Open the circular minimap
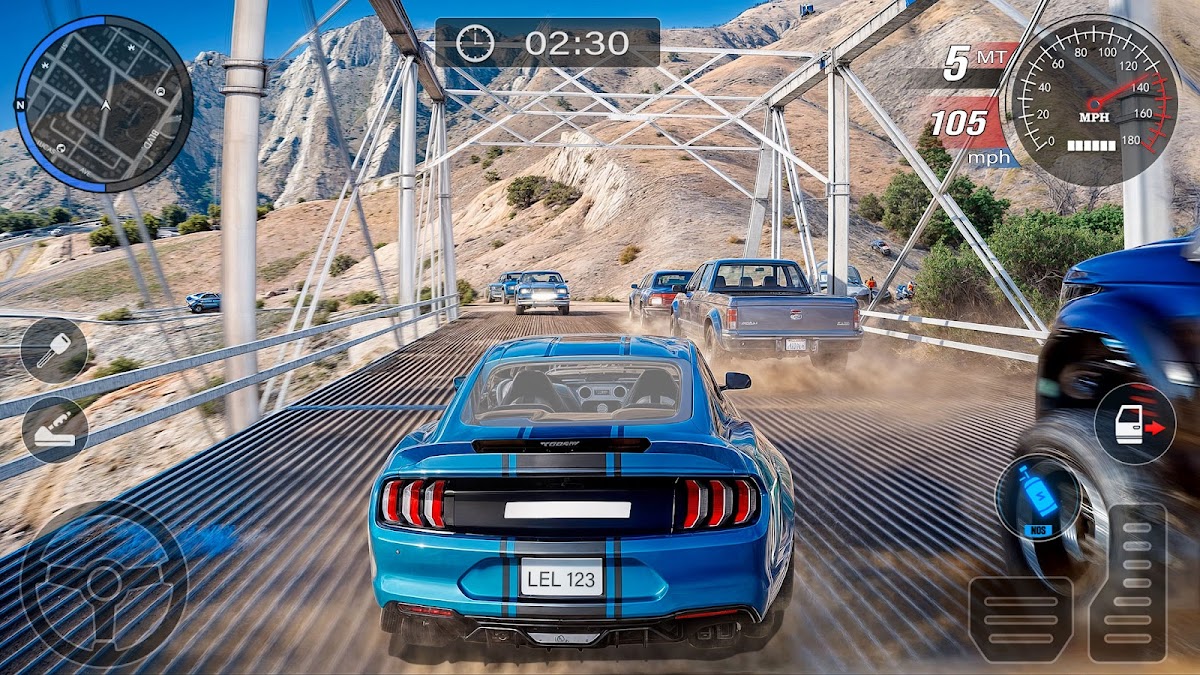The image size is (1200, 675). click(104, 104)
